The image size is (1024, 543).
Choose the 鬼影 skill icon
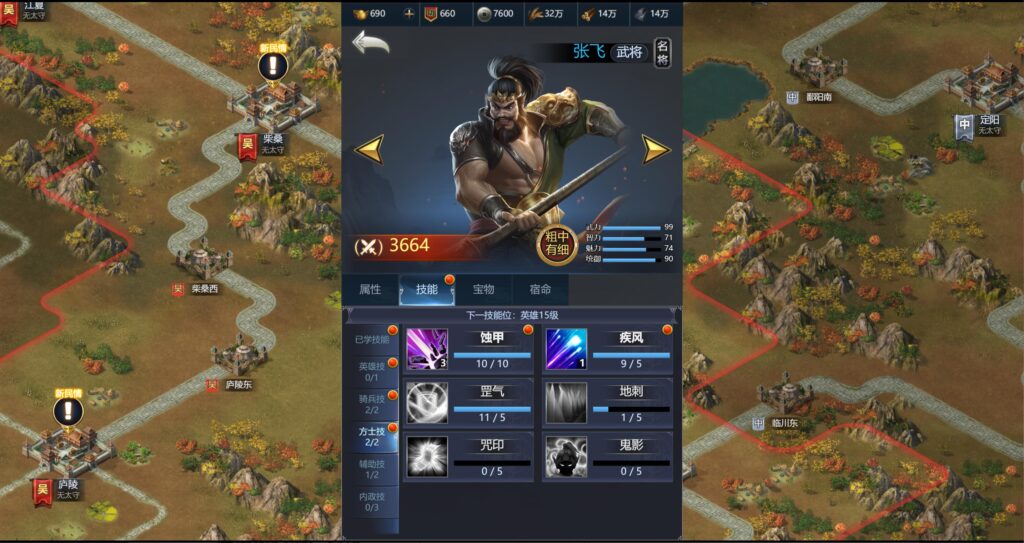pos(566,455)
